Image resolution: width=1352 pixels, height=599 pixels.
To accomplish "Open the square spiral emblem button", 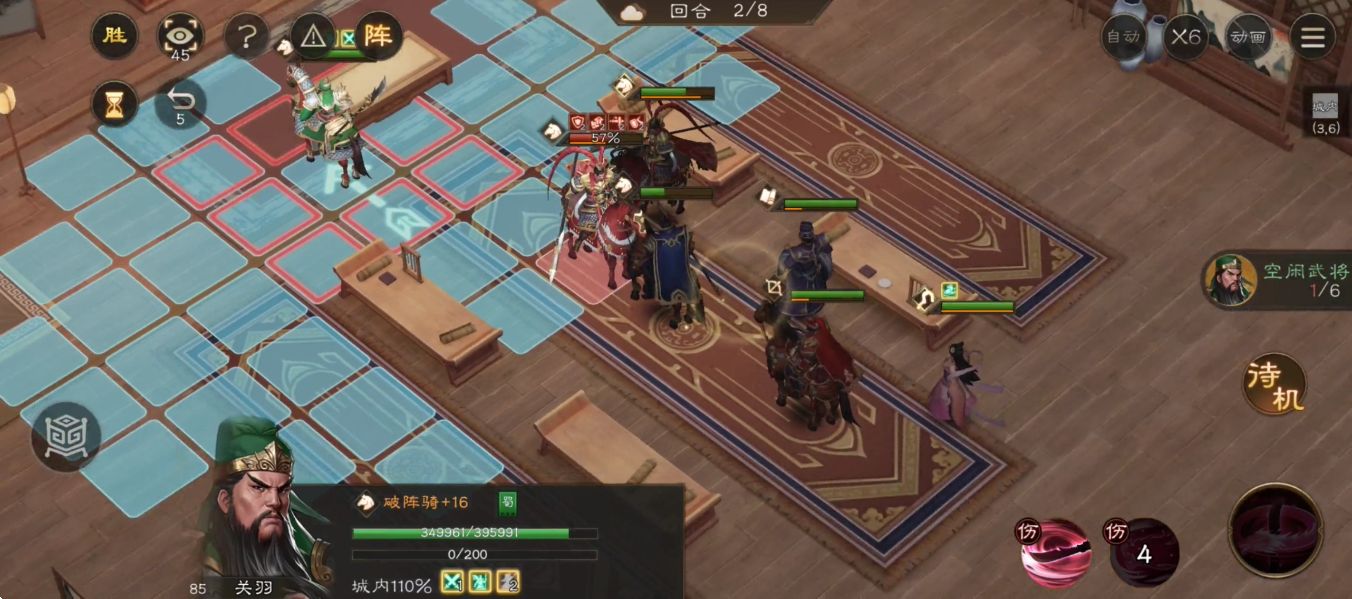I will (x=66, y=436).
